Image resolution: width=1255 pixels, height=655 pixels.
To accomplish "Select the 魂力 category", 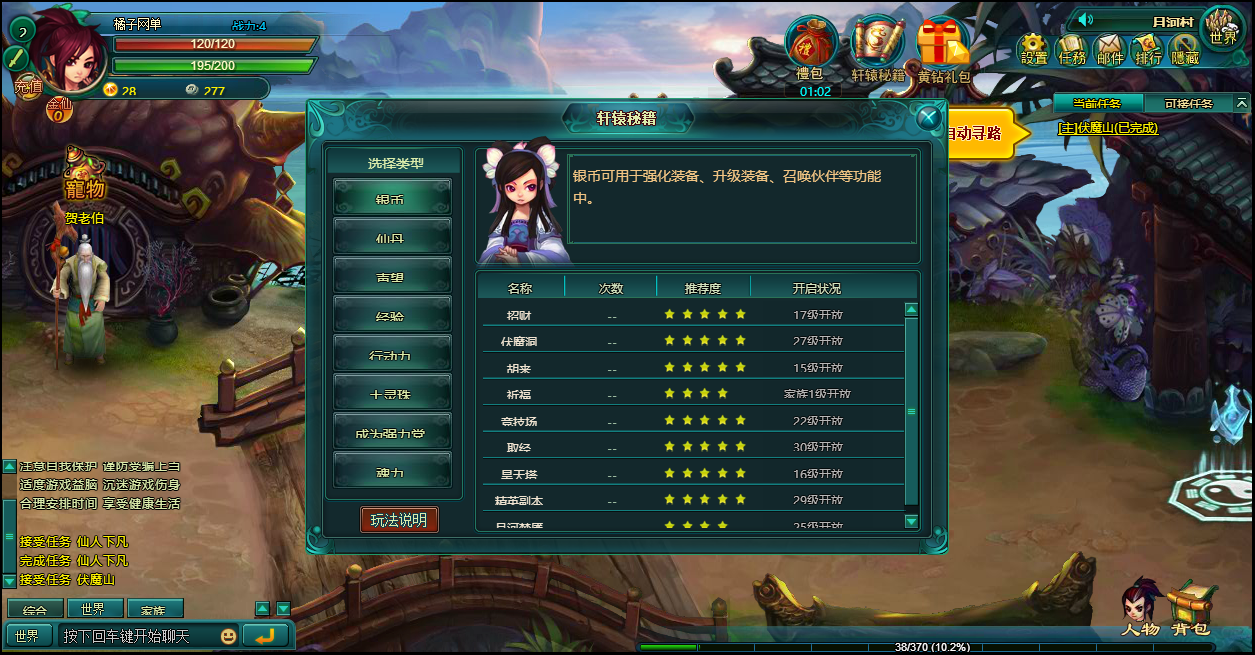I will point(392,471).
